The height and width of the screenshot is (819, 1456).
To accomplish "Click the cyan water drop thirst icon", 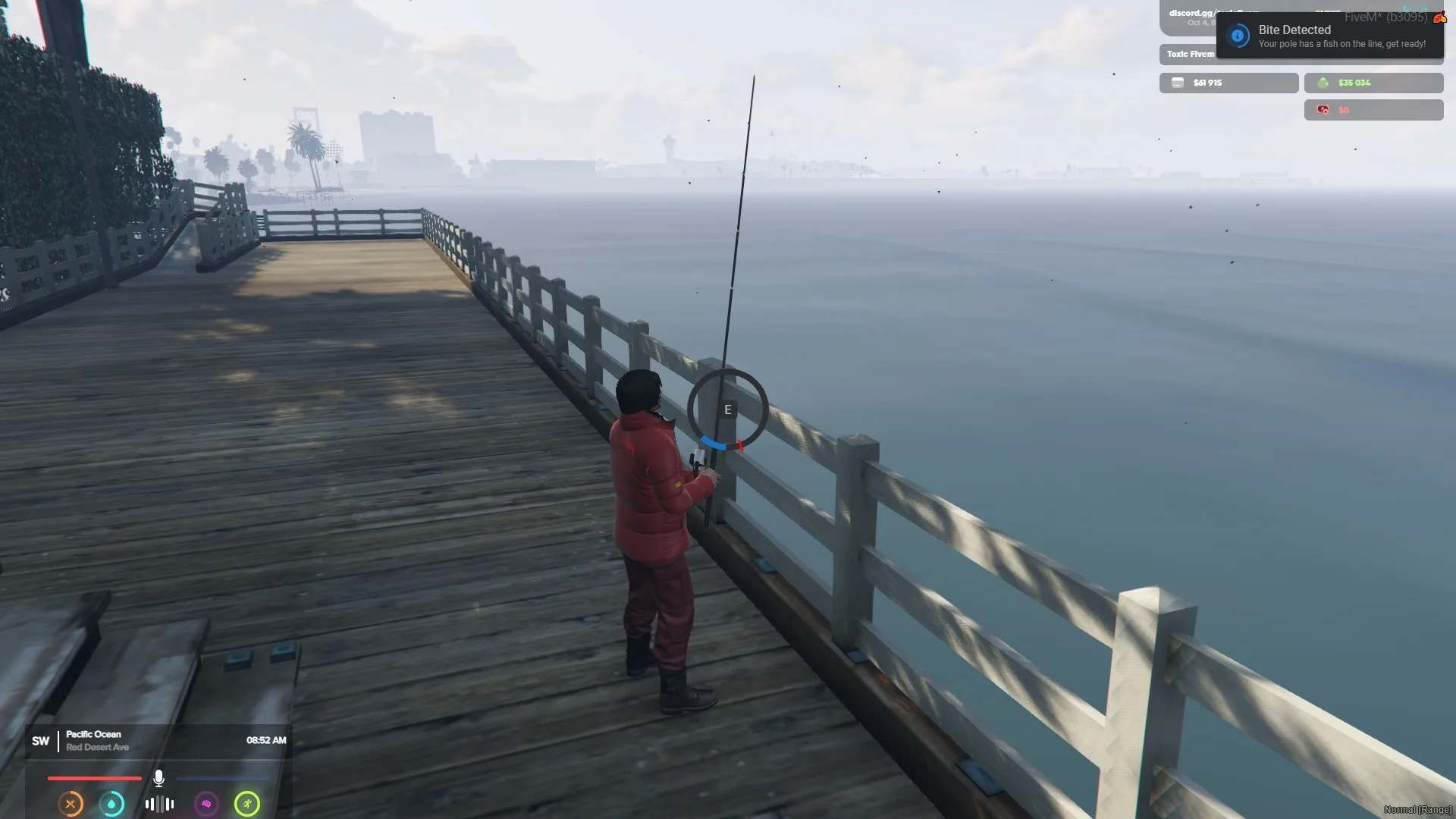I will point(112,804).
